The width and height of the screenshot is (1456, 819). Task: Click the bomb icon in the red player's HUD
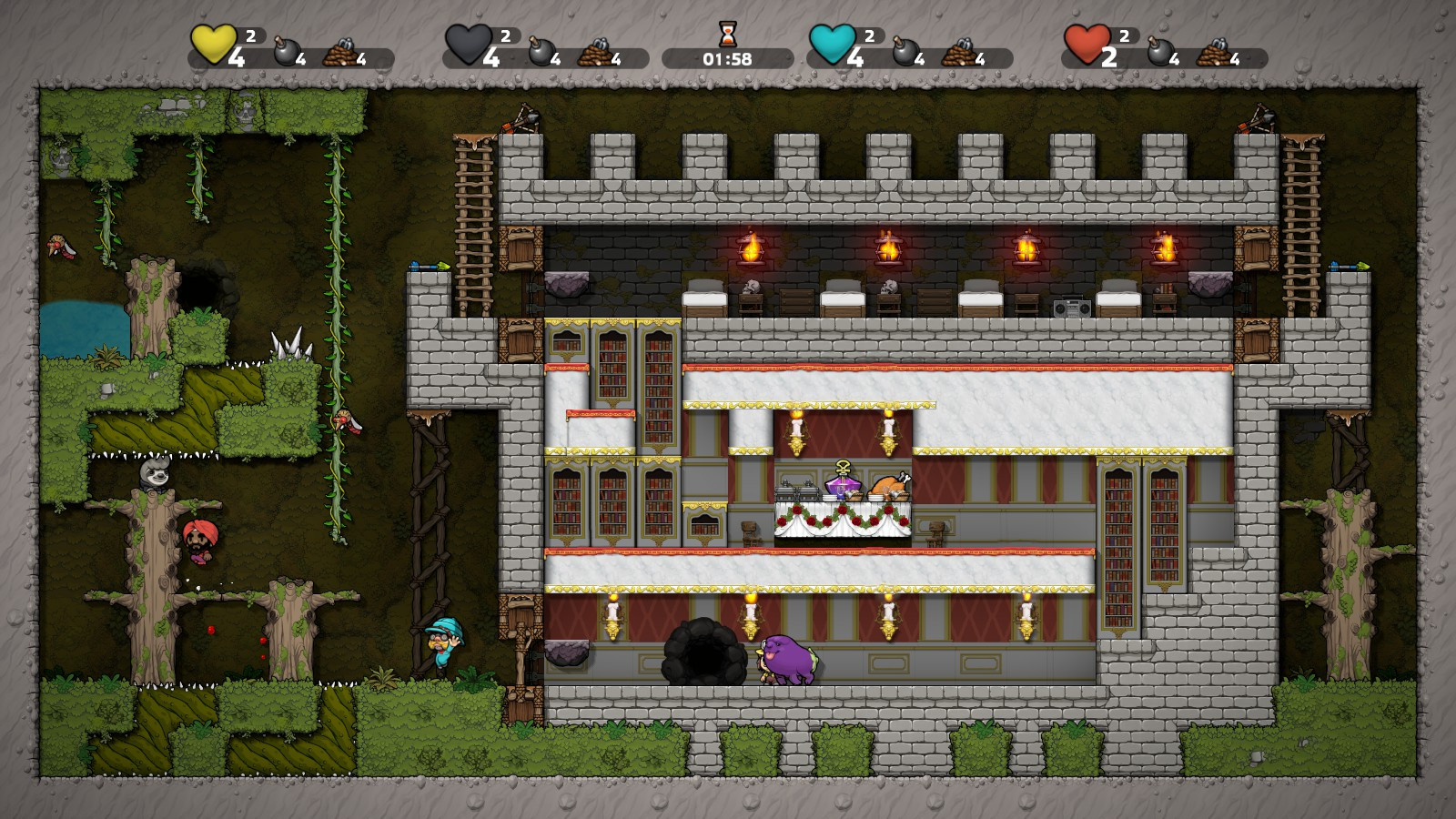pos(1161,53)
